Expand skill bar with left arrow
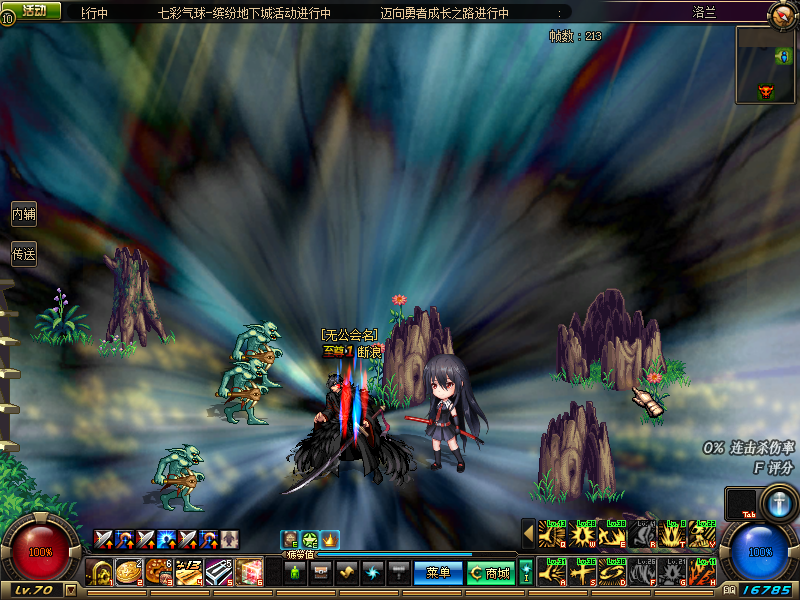Screen dimensions: 800x600 (x=528, y=536)
